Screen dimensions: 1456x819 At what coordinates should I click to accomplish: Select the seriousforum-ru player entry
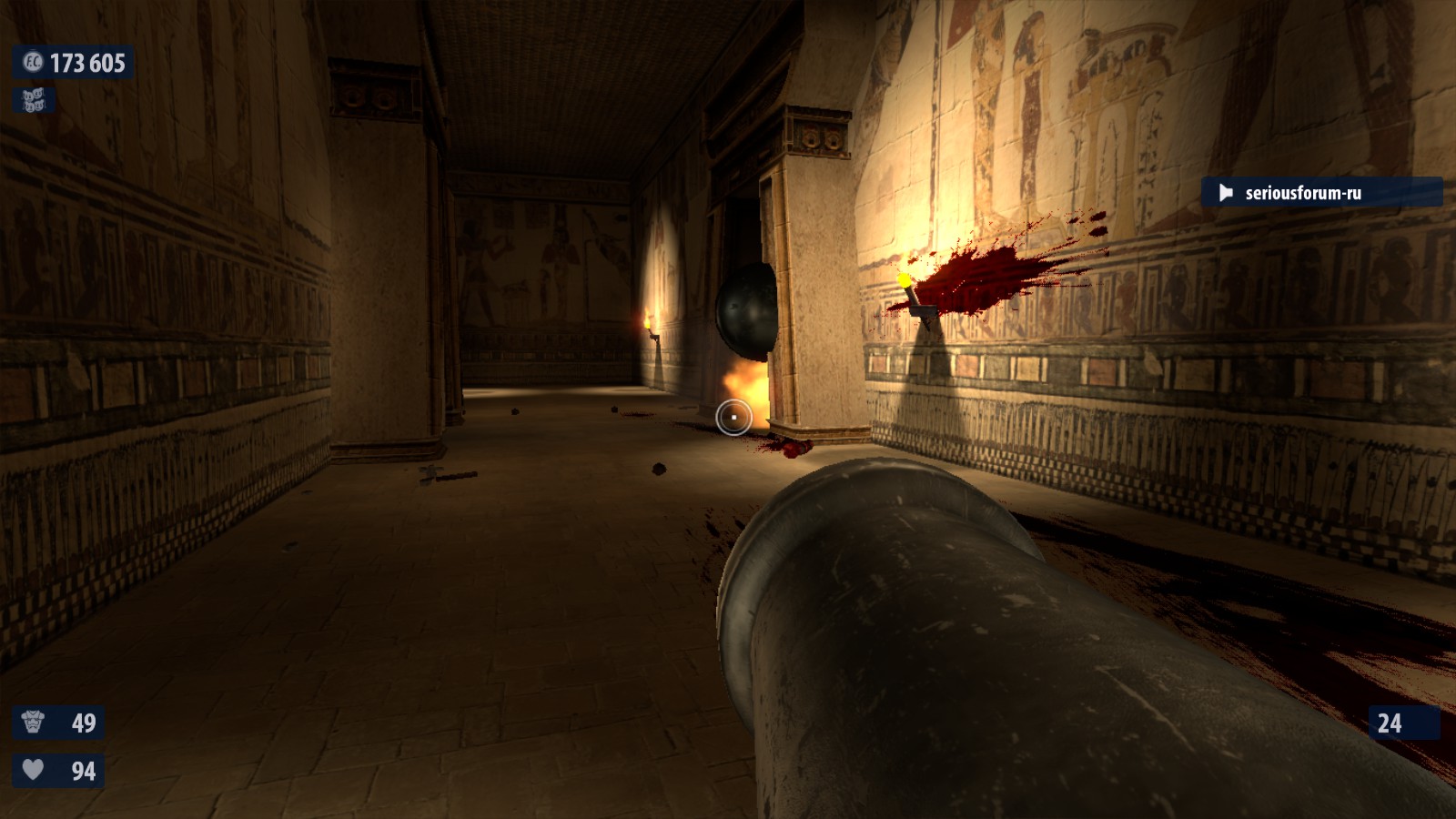pos(1320,192)
